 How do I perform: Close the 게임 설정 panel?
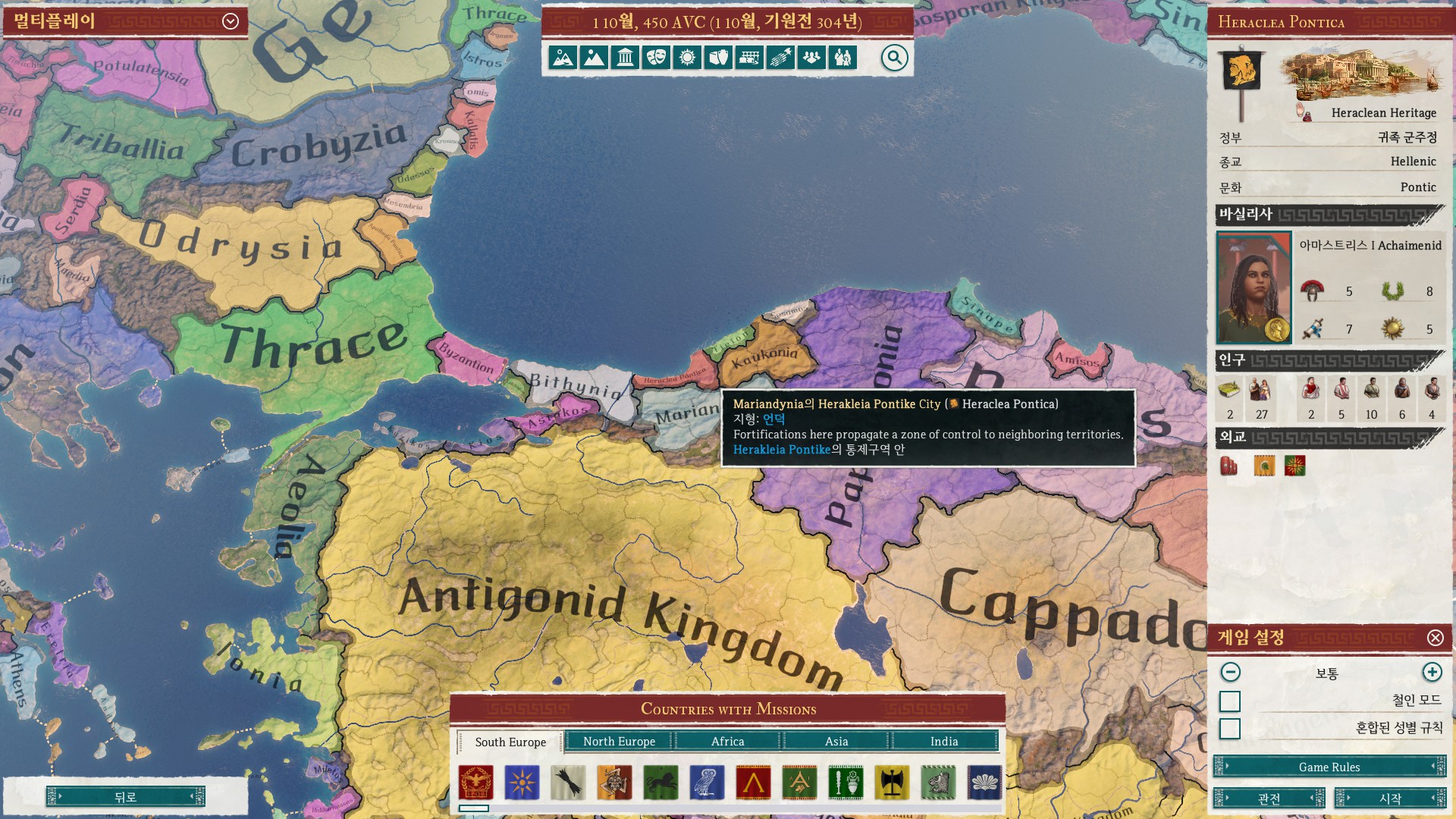click(x=1436, y=638)
